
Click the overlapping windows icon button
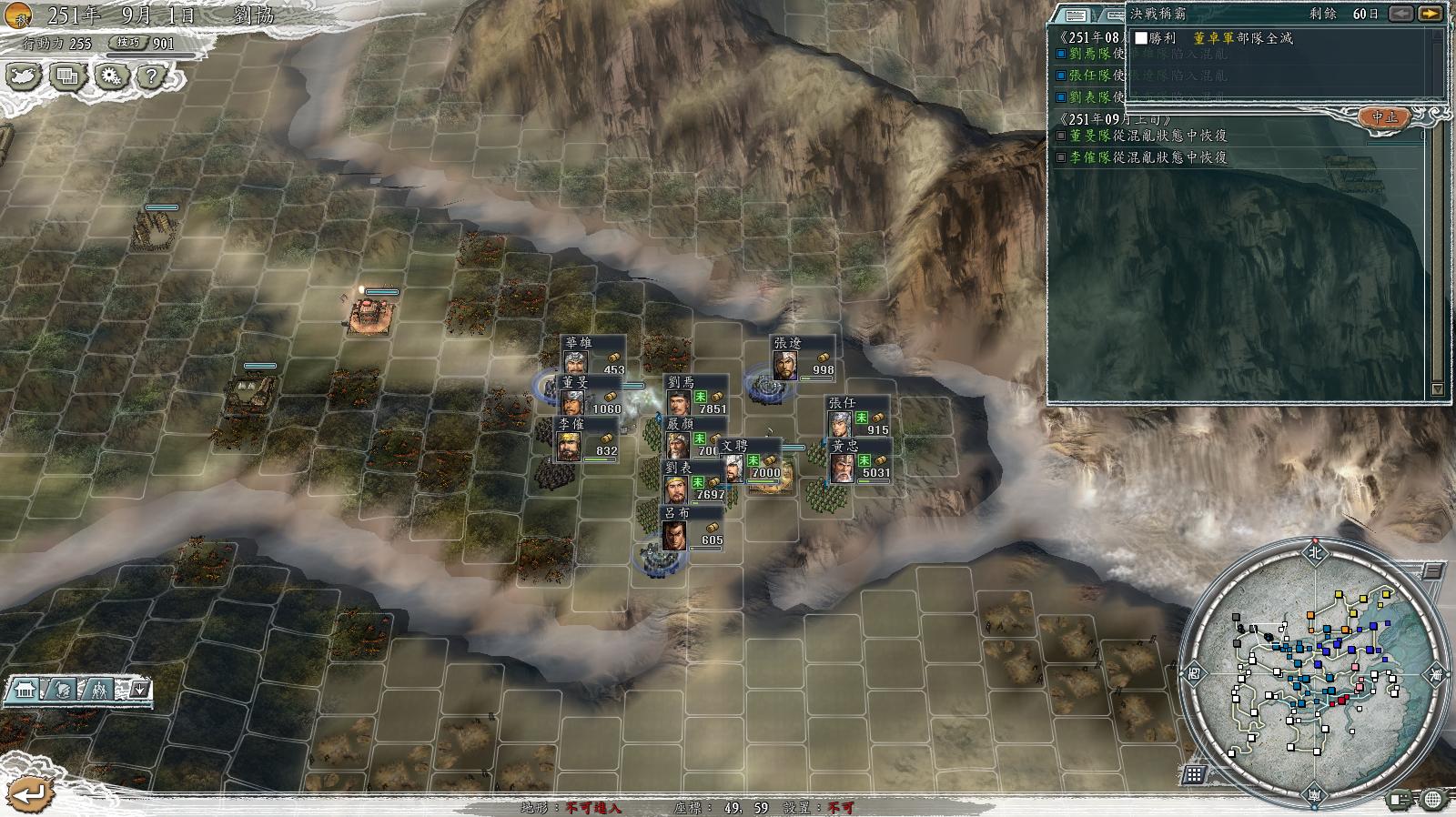click(67, 76)
